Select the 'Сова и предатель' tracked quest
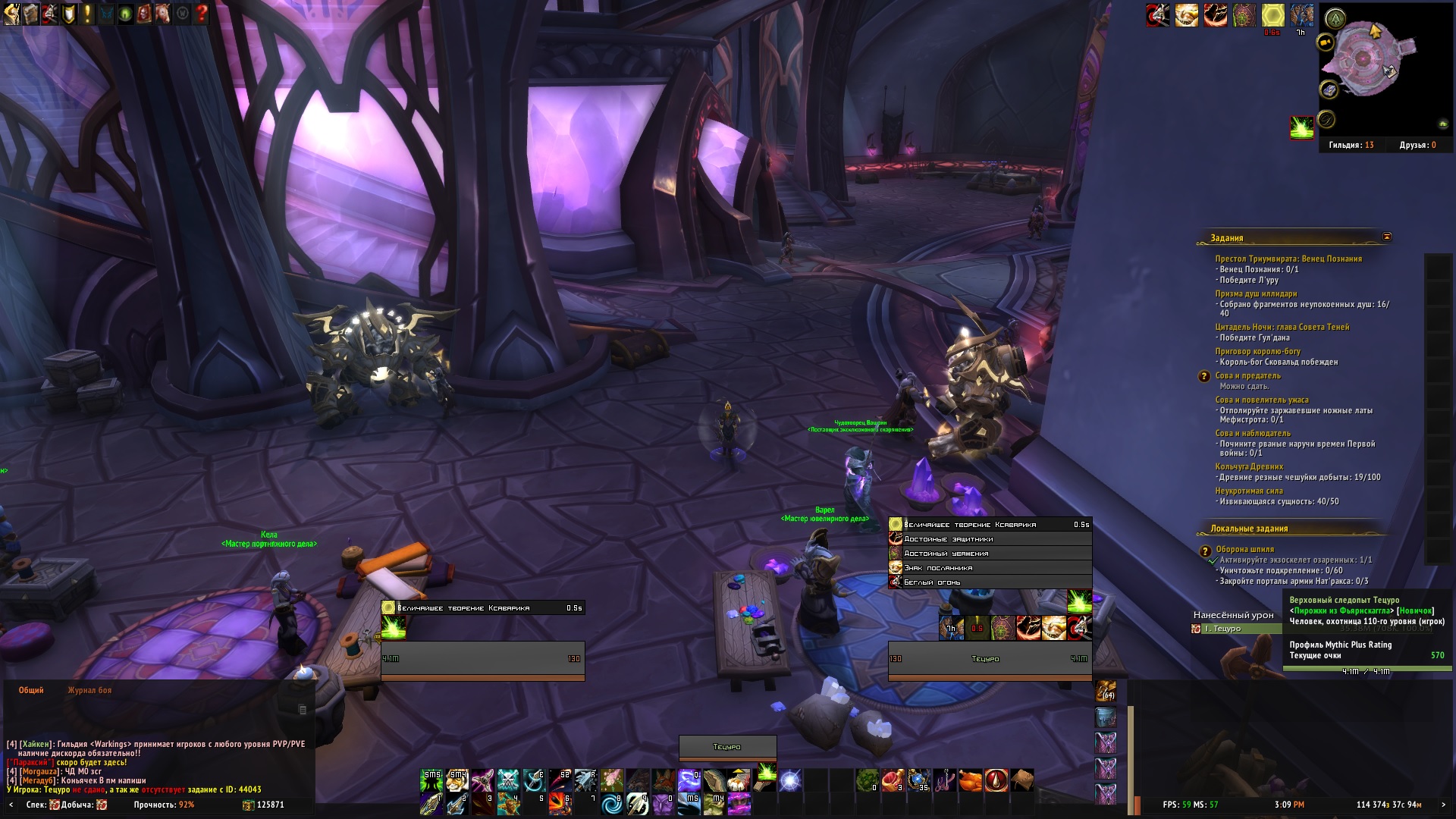 tap(1247, 375)
